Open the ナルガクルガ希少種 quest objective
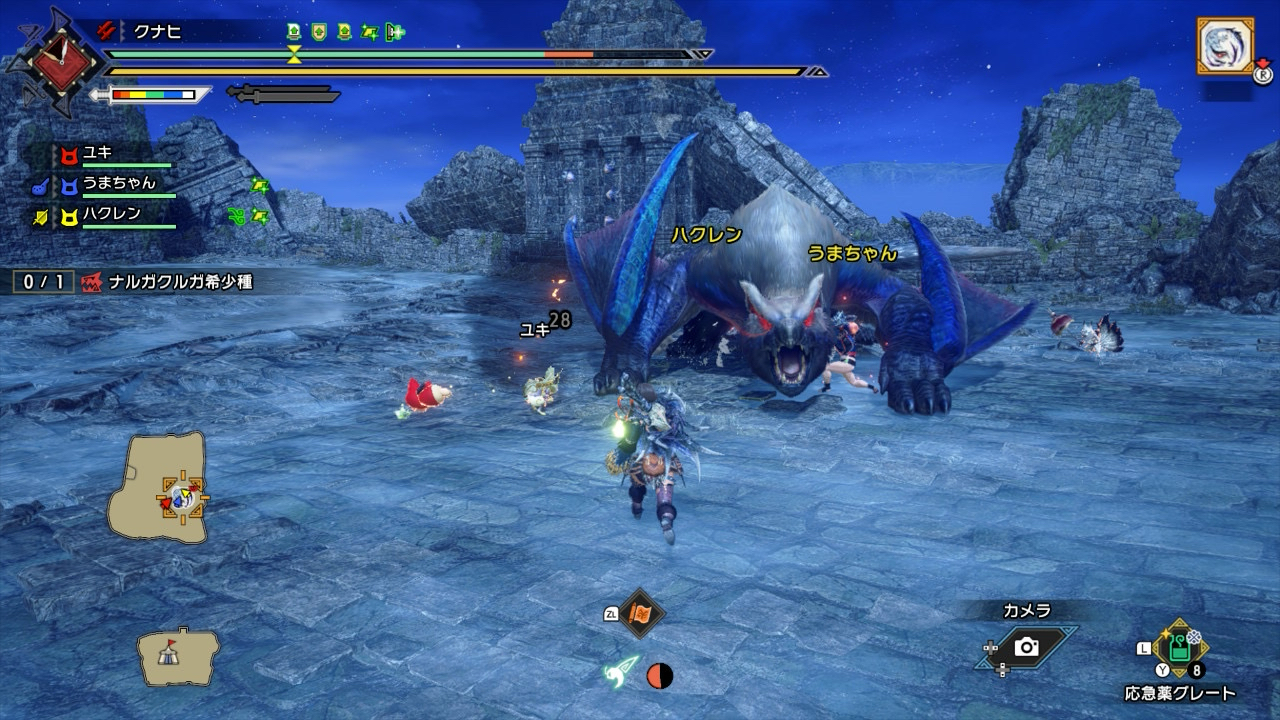Viewport: 1280px width, 720px height. (x=180, y=282)
